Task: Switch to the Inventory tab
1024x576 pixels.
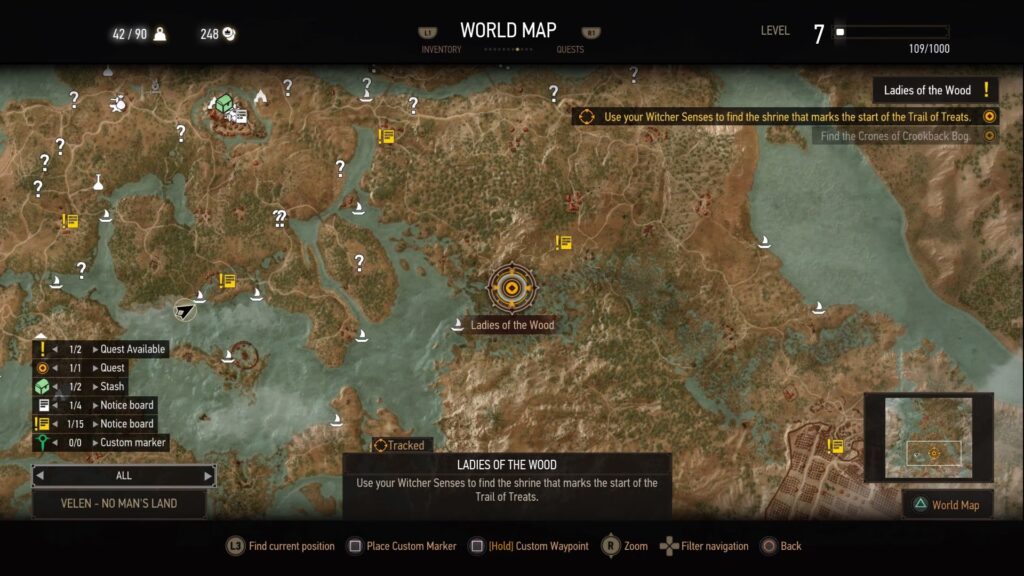Action: point(441,48)
